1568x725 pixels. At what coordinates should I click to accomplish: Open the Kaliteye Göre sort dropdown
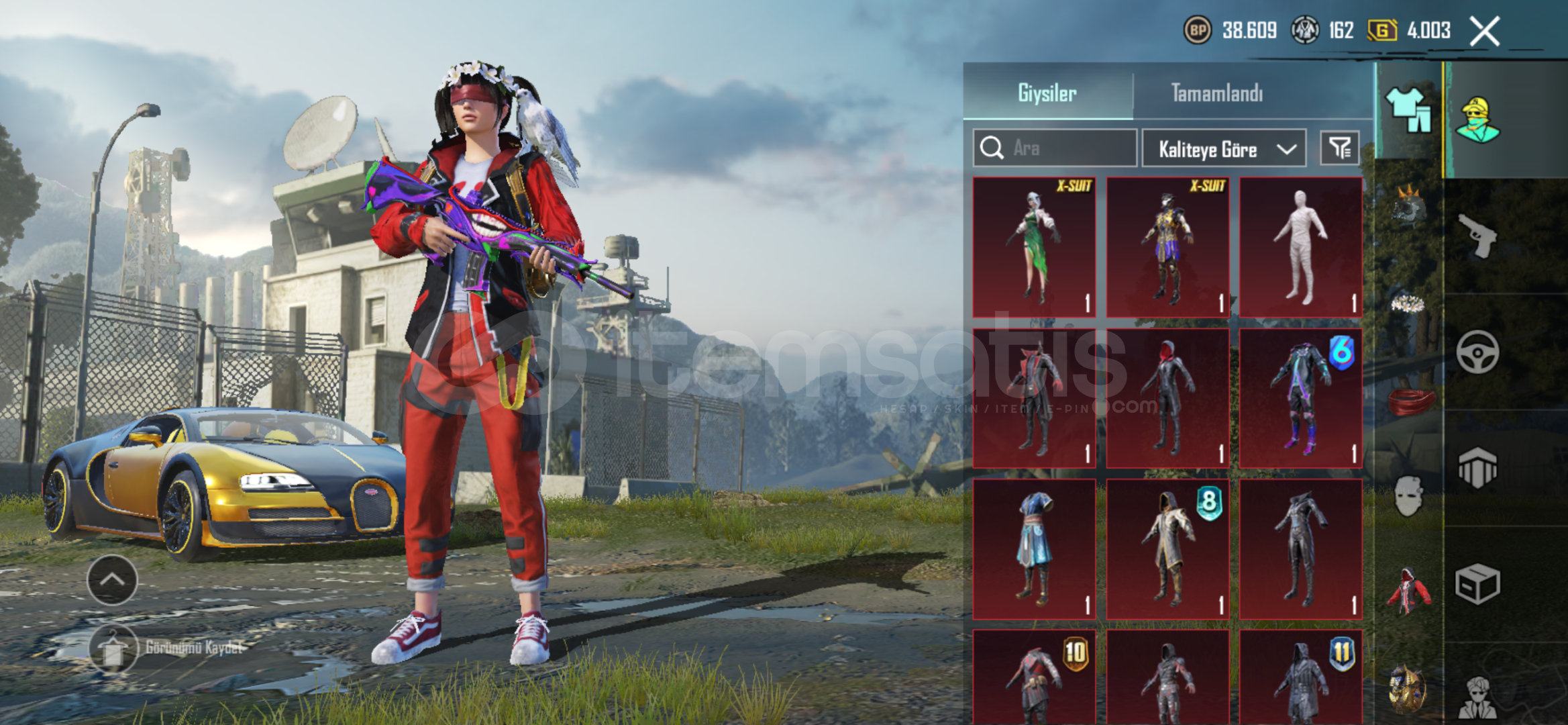[1224, 148]
